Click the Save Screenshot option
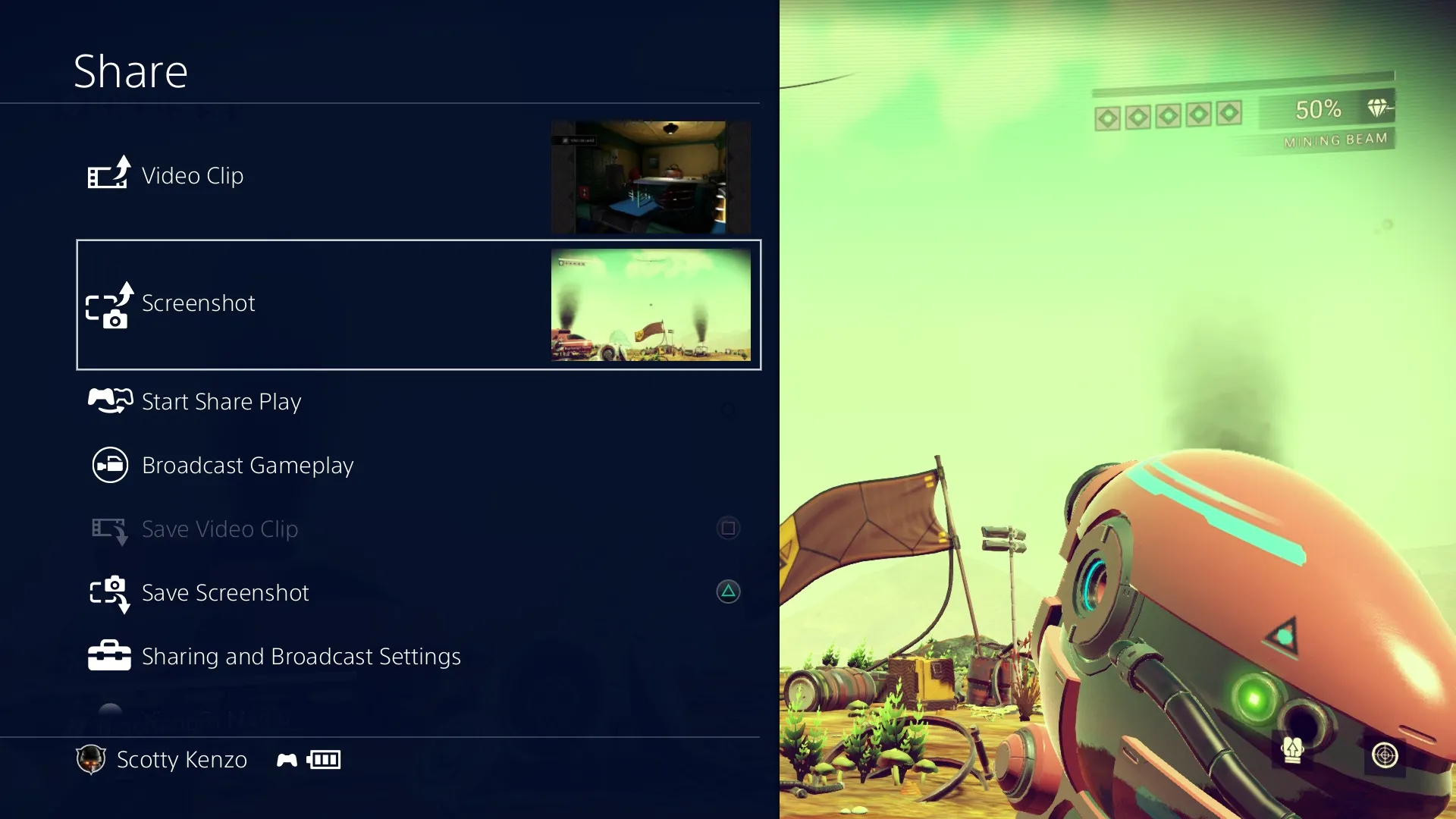Viewport: 1456px width, 819px height. click(225, 593)
